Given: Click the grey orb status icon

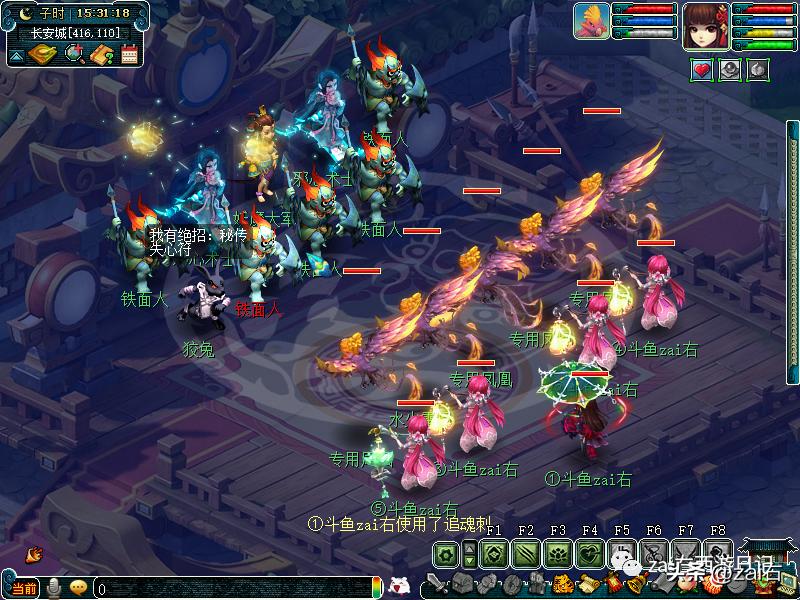Looking at the screenshot, I should (730, 69).
